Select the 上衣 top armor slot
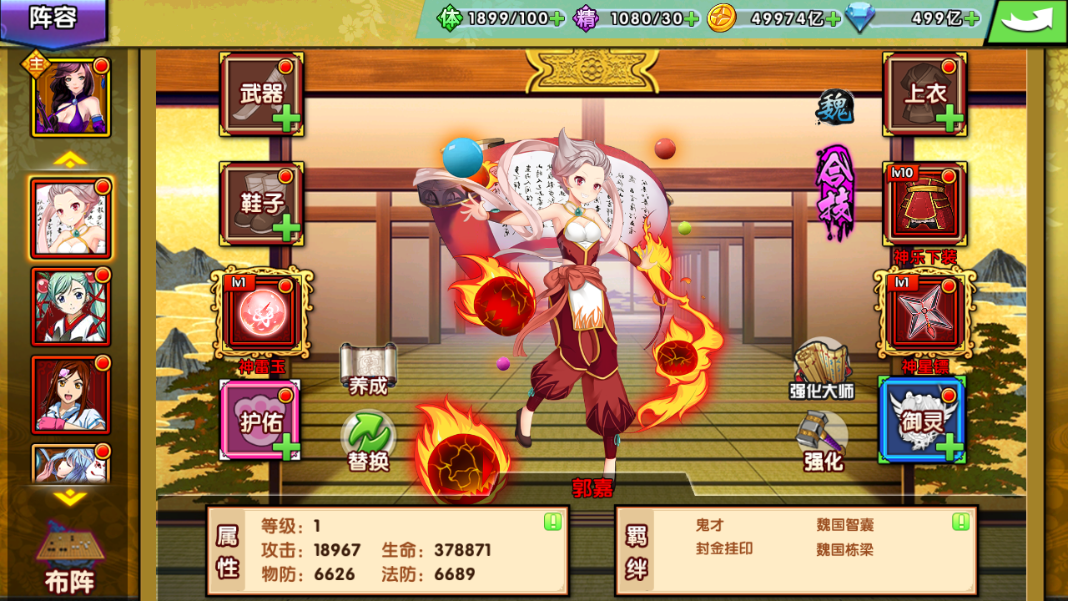The height and width of the screenshot is (601, 1068). 925,94
